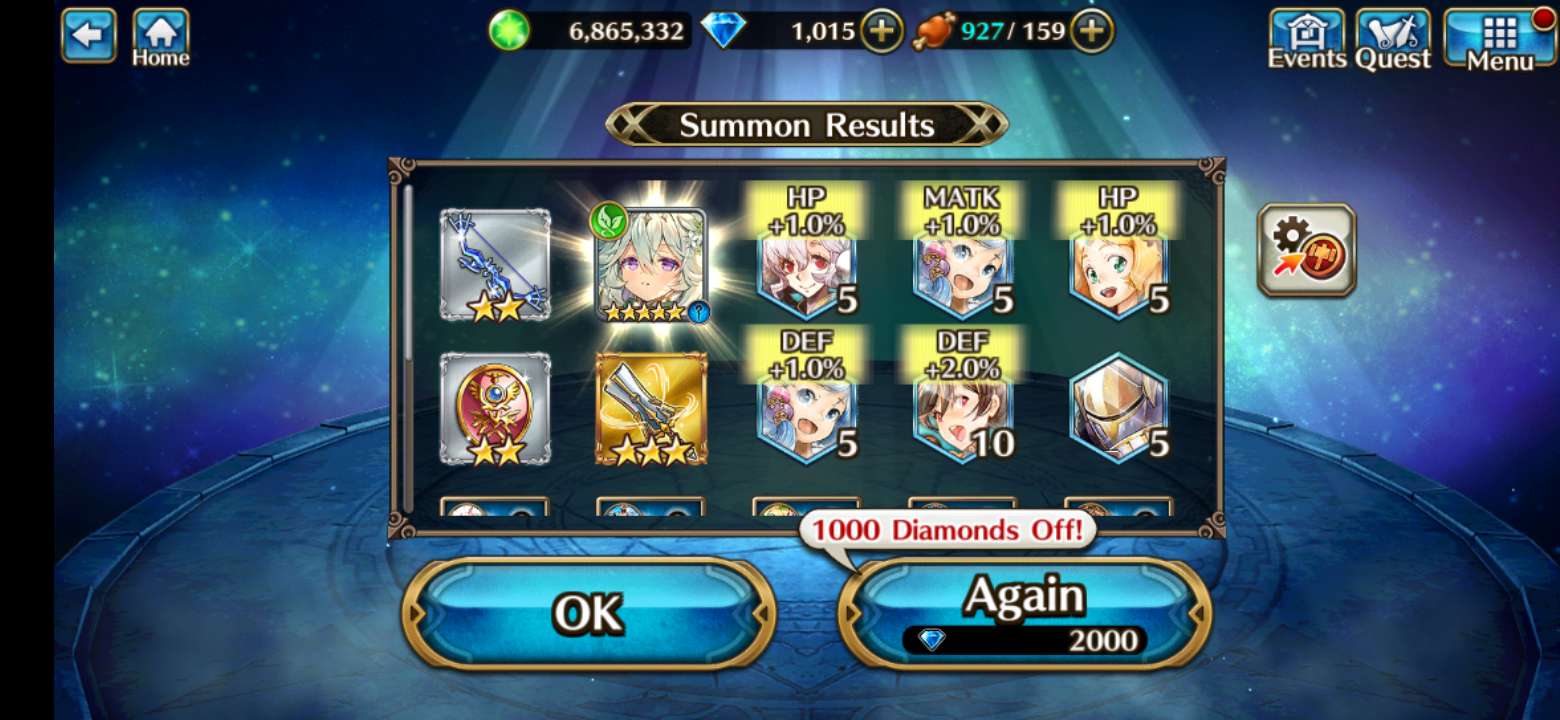
Task: Select the DEF +2.0% shard with 10
Action: tap(963, 408)
